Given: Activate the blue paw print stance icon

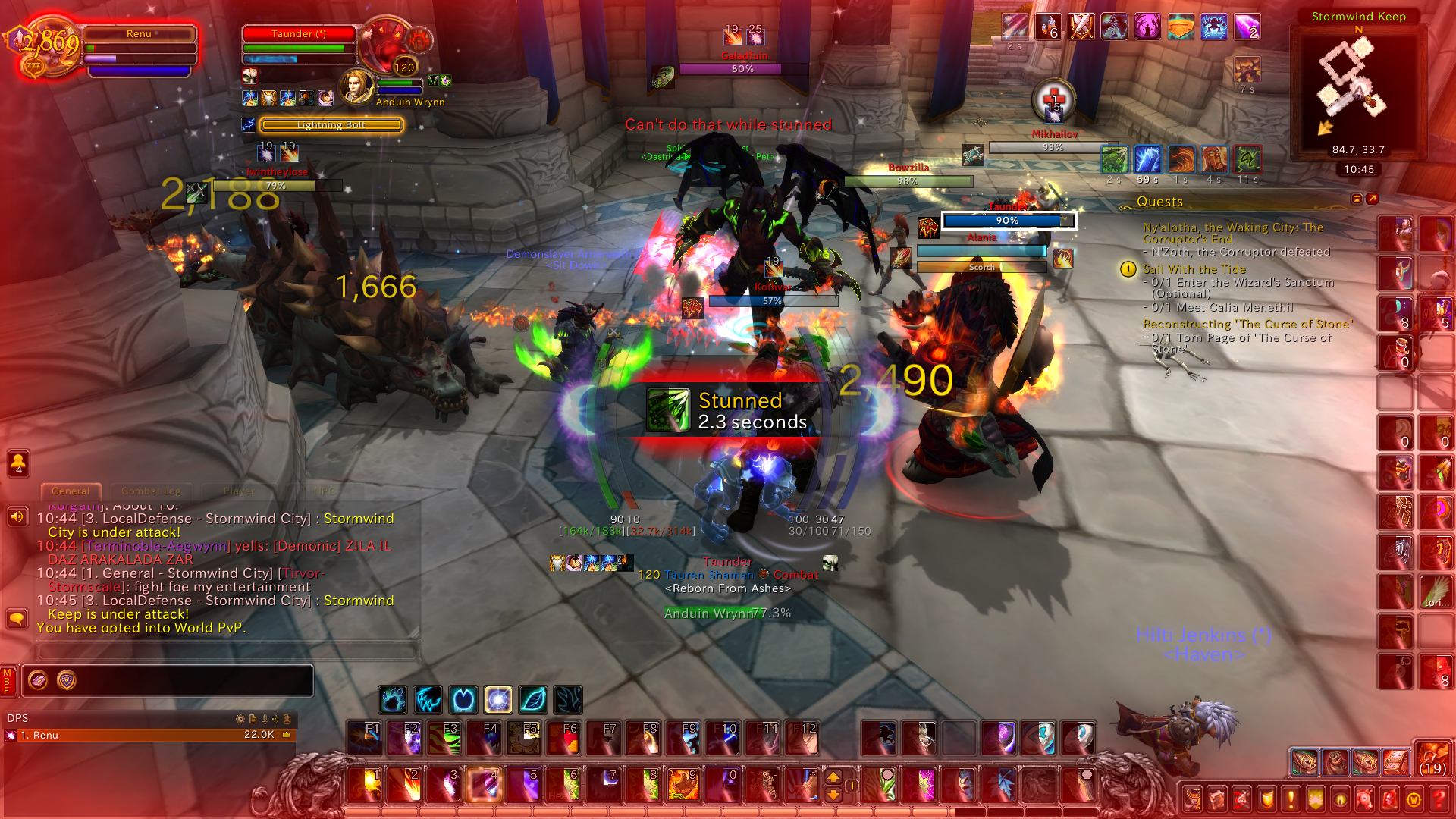Looking at the screenshot, I should click(393, 699).
